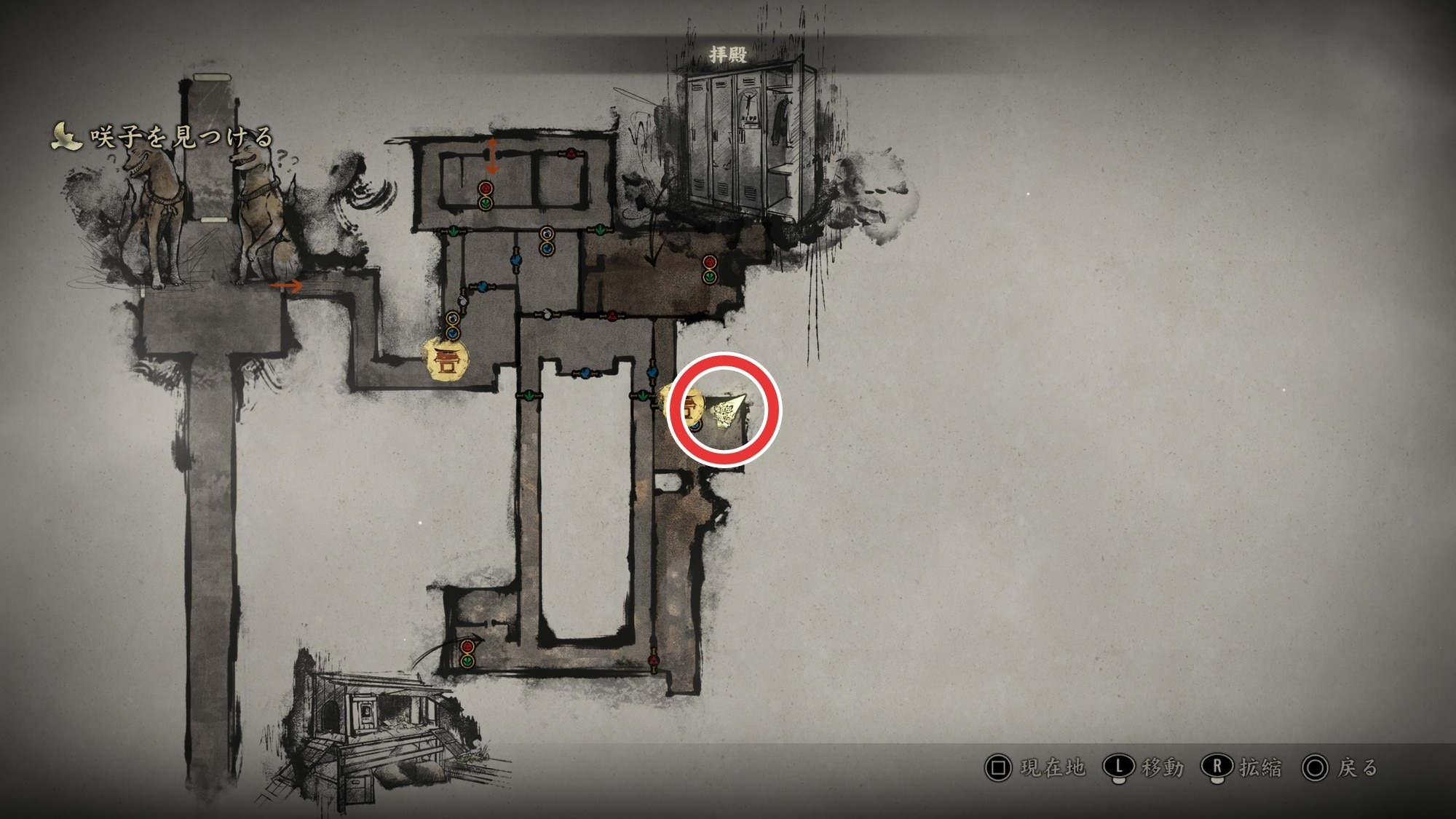Choose the red-green marker pair under the double-headed arrow
This screenshot has height=819, width=1456.
(486, 196)
